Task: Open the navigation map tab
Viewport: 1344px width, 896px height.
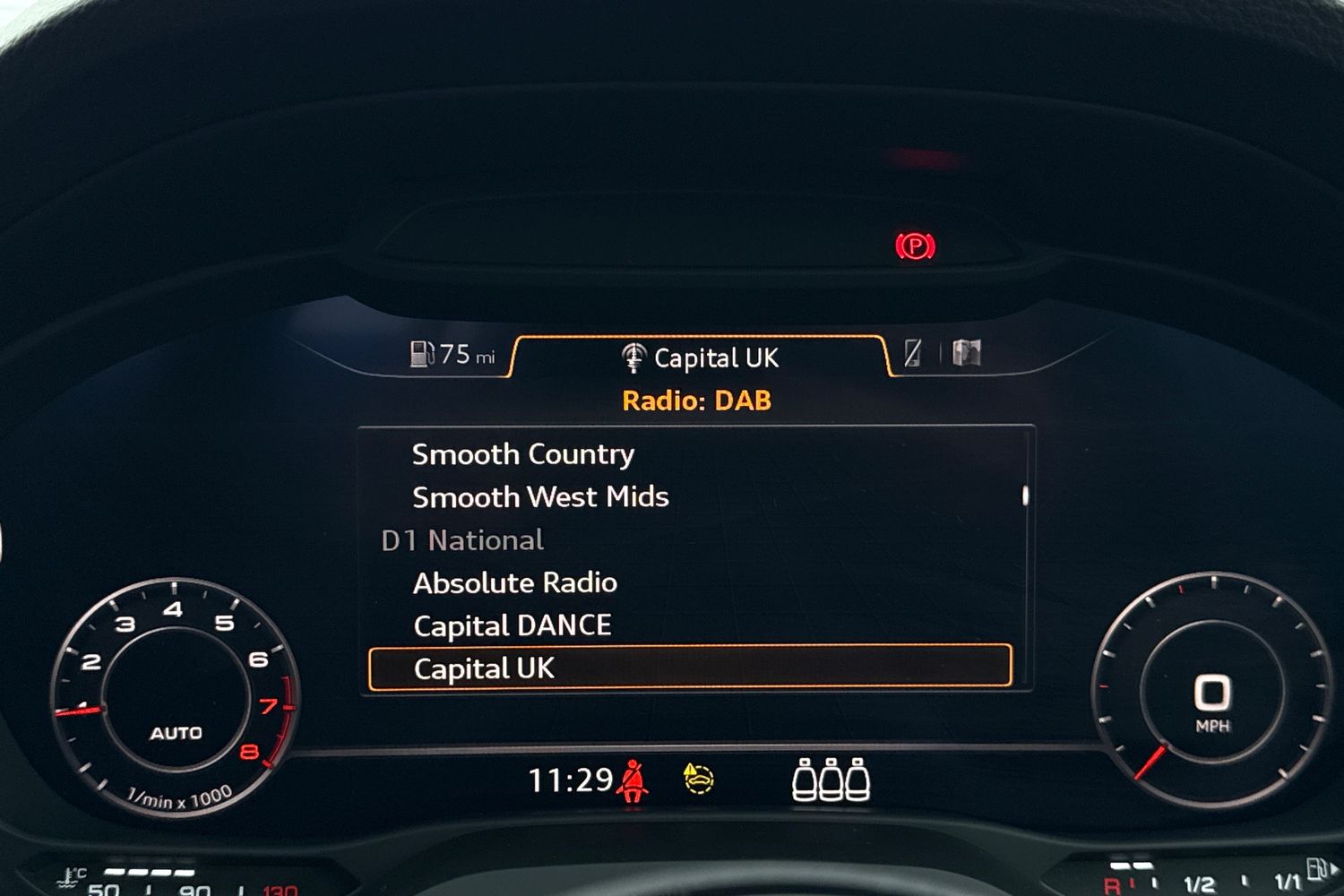Action: [967, 353]
